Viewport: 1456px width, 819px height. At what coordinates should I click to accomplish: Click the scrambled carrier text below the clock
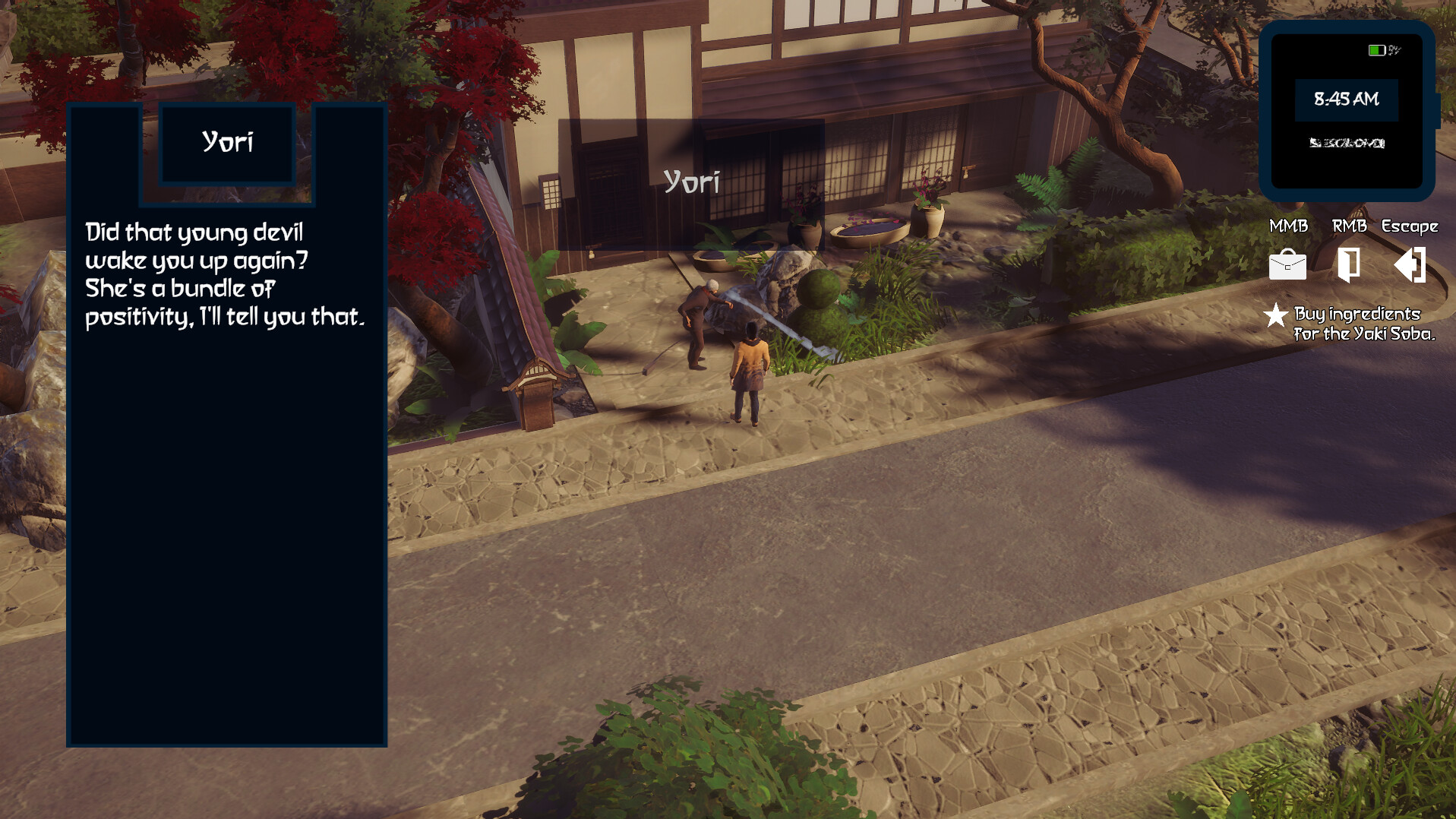click(x=1348, y=141)
